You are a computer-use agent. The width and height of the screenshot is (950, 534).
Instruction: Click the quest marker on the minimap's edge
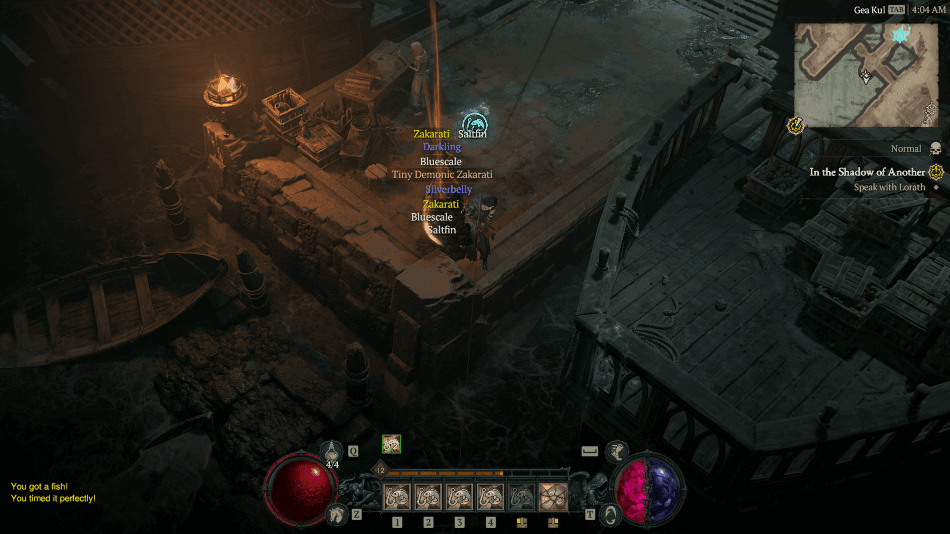pyautogui.click(x=797, y=125)
